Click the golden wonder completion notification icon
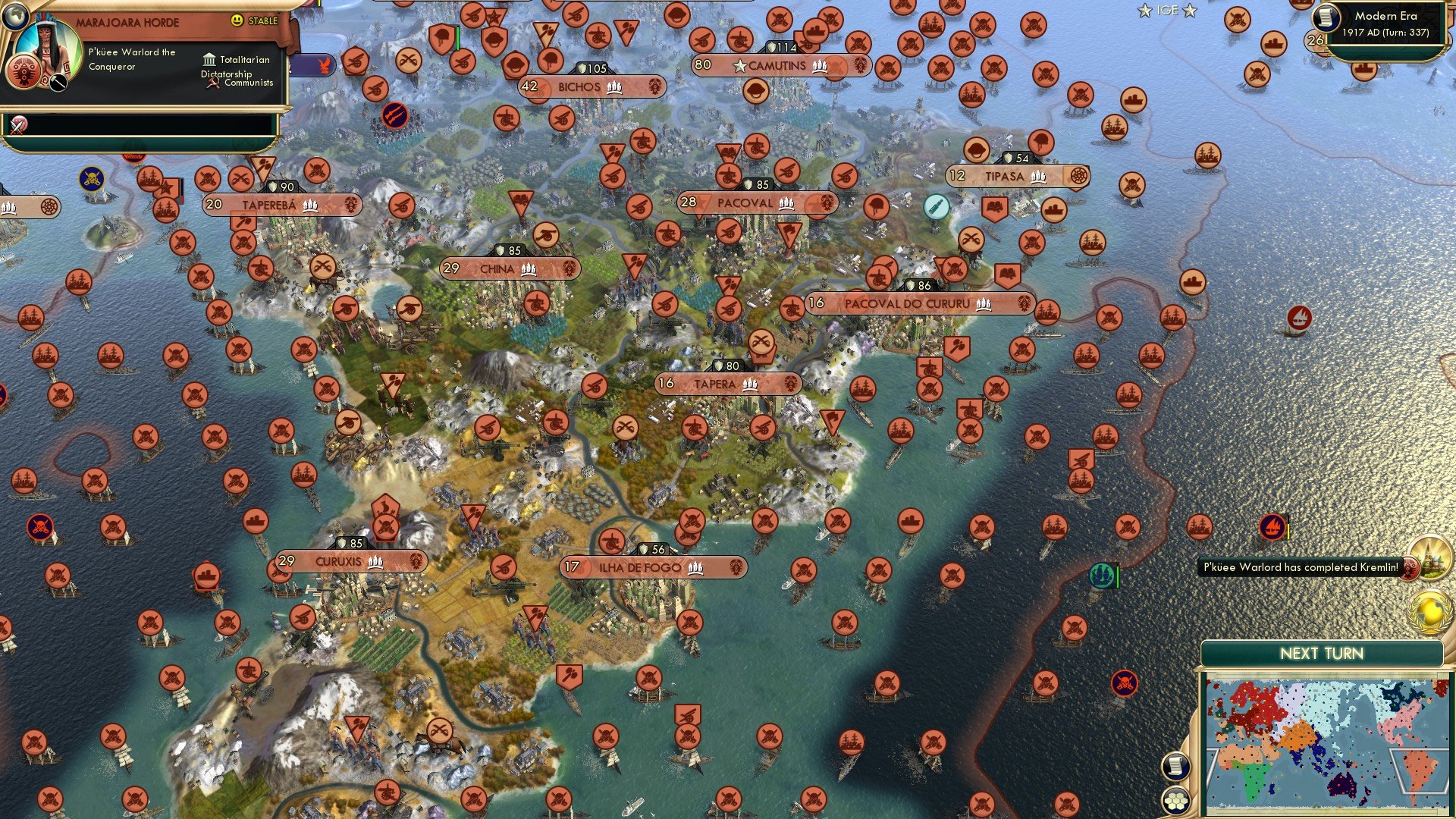The width and height of the screenshot is (1456, 819). coord(1430,558)
